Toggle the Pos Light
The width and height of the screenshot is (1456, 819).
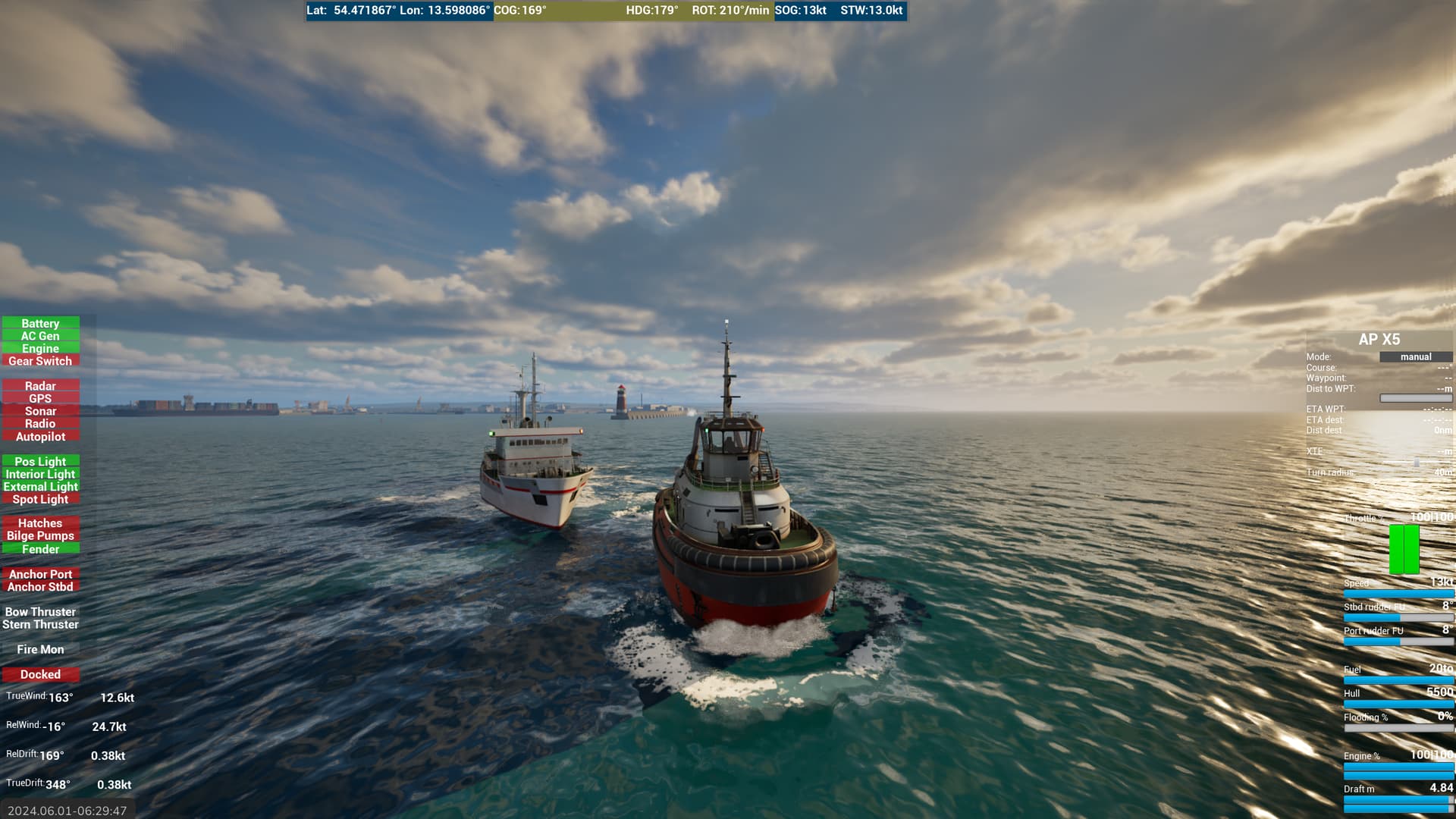(x=40, y=461)
